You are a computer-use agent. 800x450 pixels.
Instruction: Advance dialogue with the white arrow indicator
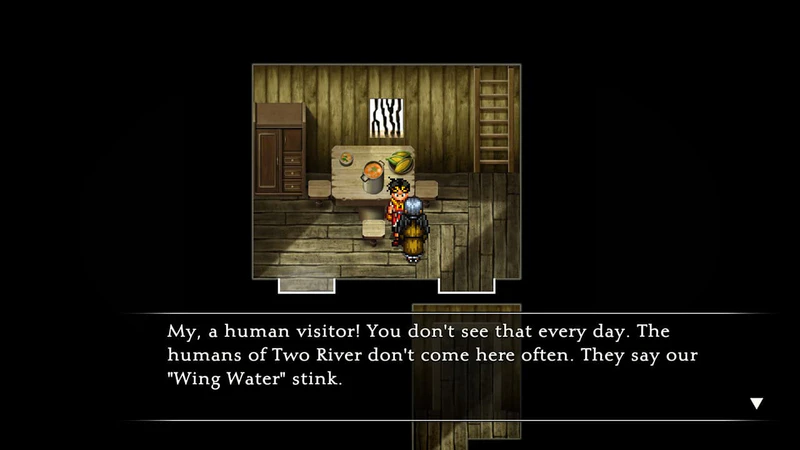coord(756,404)
